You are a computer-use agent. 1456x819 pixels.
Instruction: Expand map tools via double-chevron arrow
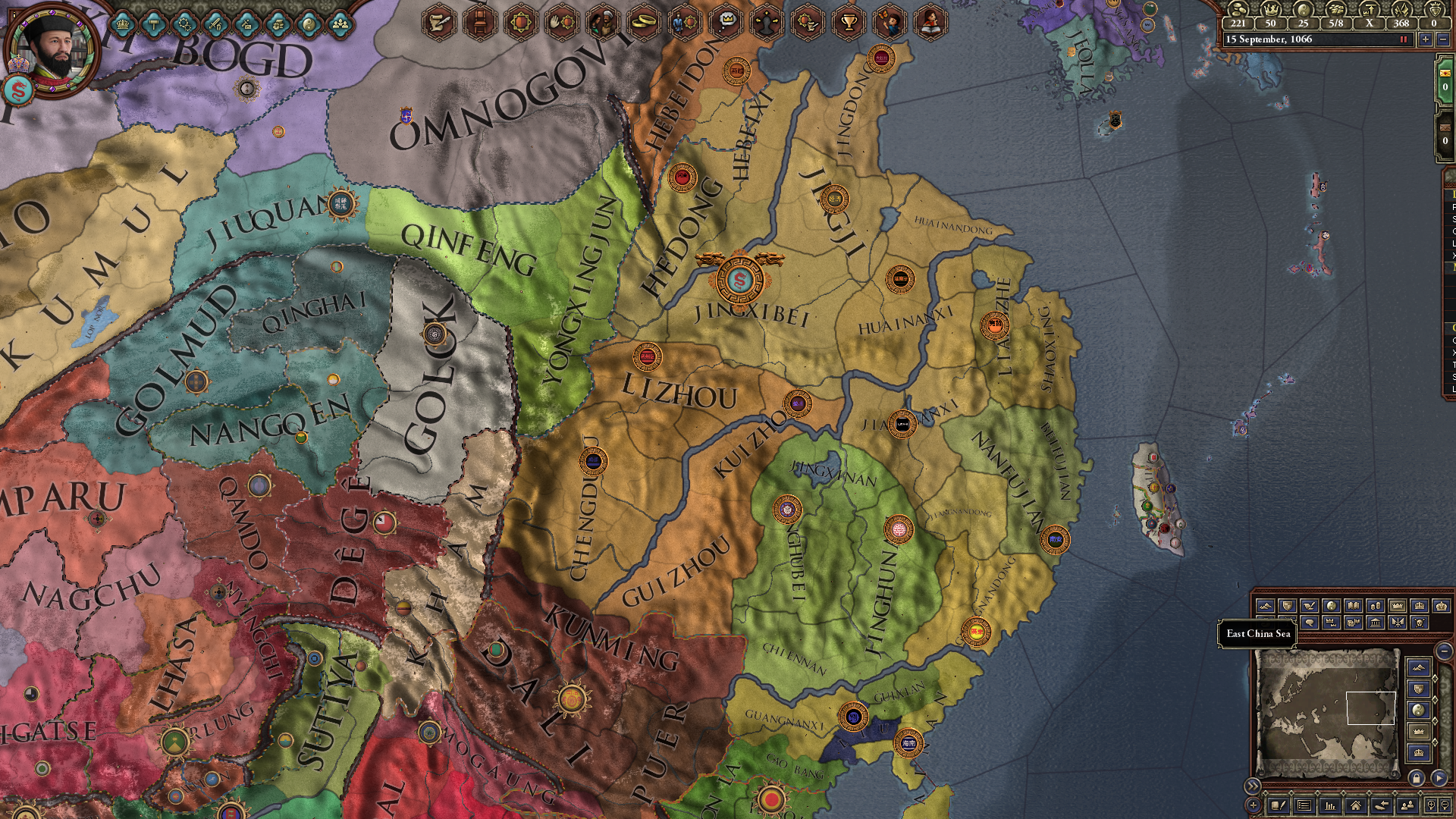coord(1254,786)
